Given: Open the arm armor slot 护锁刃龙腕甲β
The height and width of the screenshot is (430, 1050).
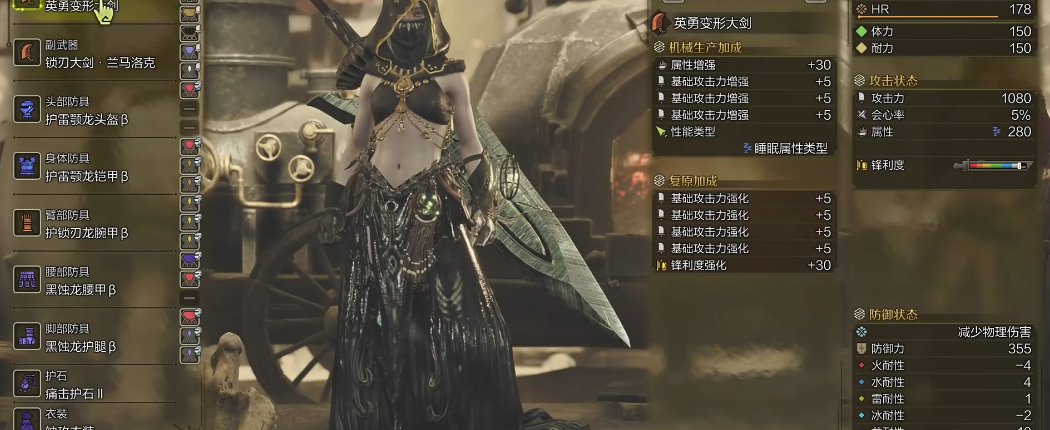Looking at the screenshot, I should (90, 224).
